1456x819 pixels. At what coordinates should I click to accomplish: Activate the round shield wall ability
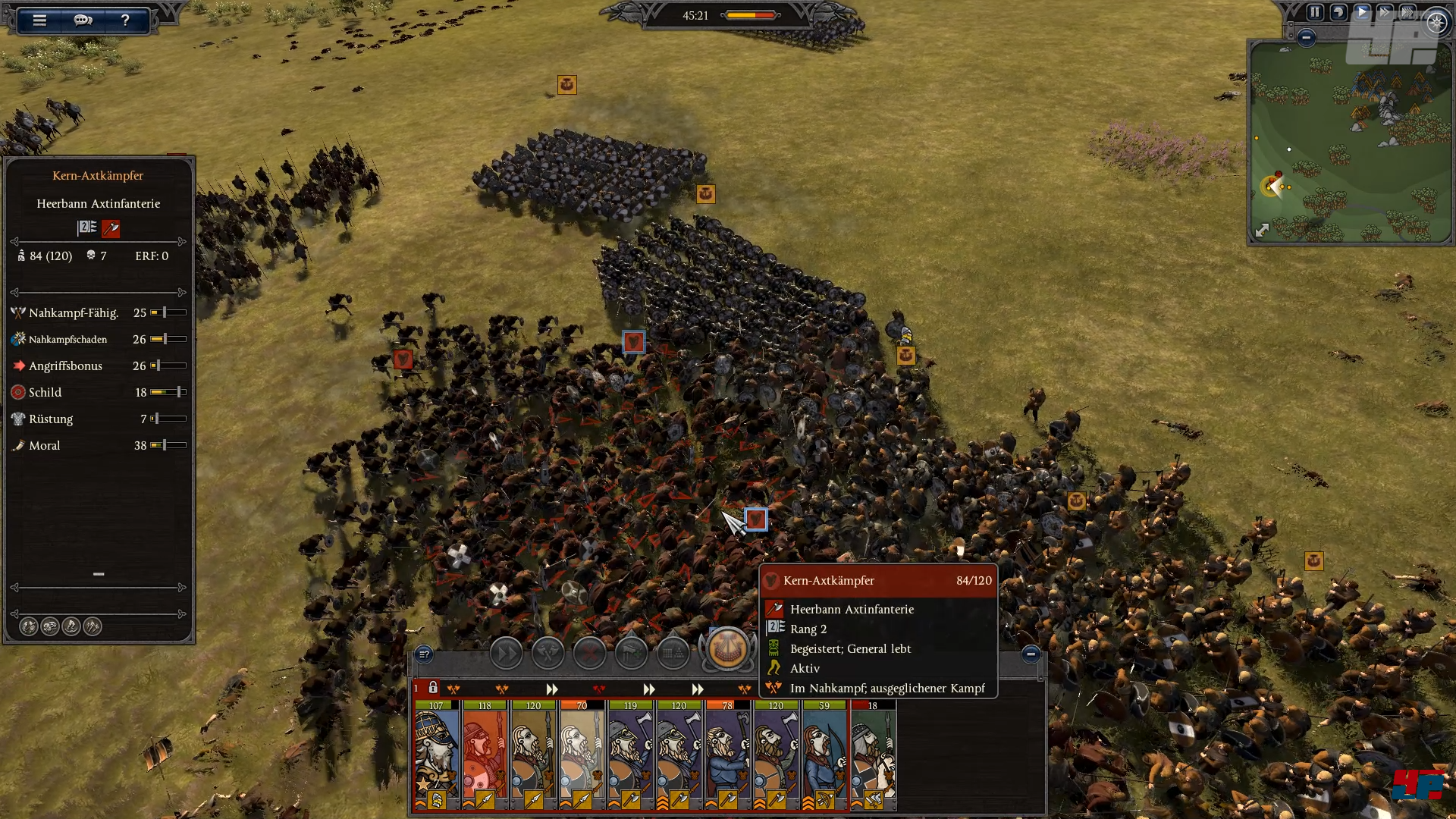[x=727, y=649]
